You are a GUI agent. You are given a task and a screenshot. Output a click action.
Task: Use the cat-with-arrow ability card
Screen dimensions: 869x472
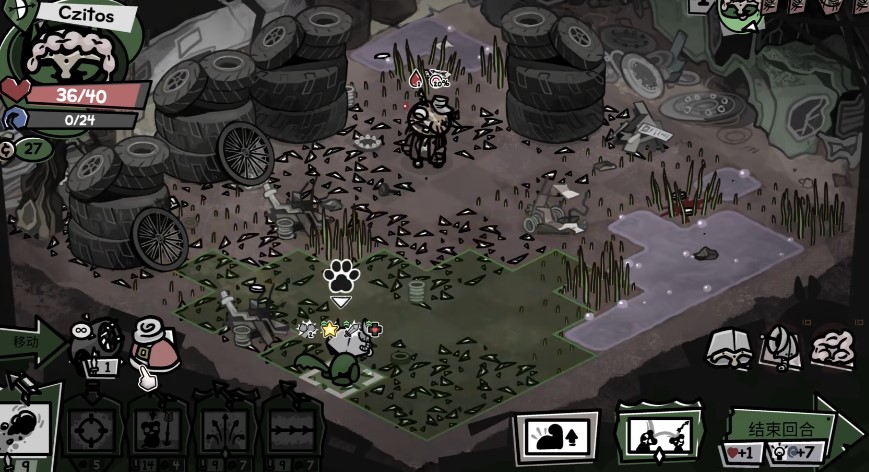(x=157, y=432)
